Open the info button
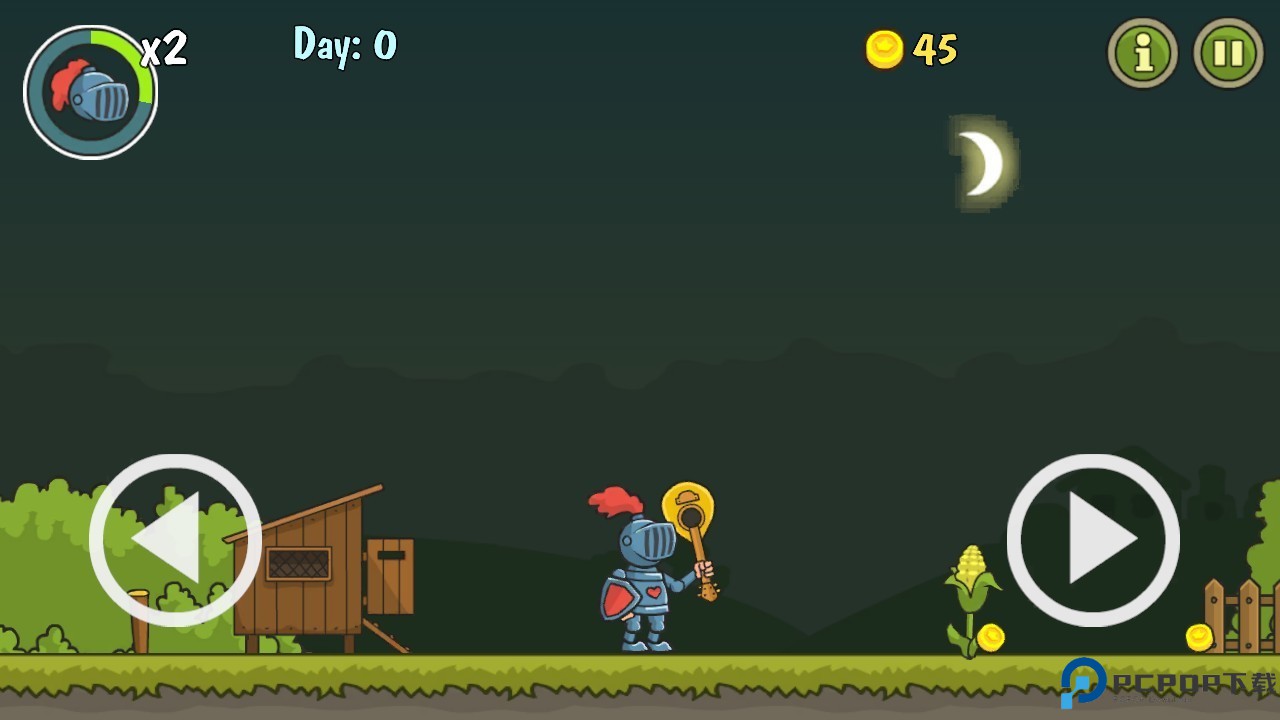 click(1142, 53)
